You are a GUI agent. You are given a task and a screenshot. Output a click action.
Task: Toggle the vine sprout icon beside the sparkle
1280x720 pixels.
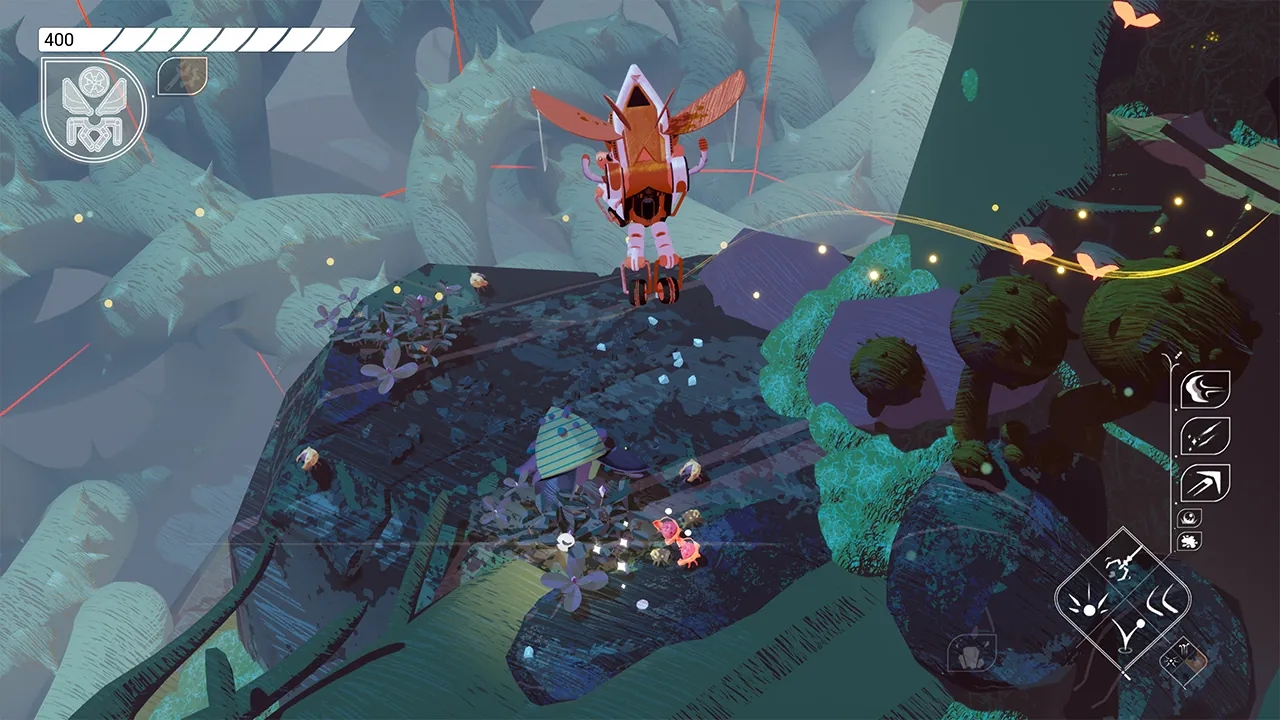(x=1185, y=648)
